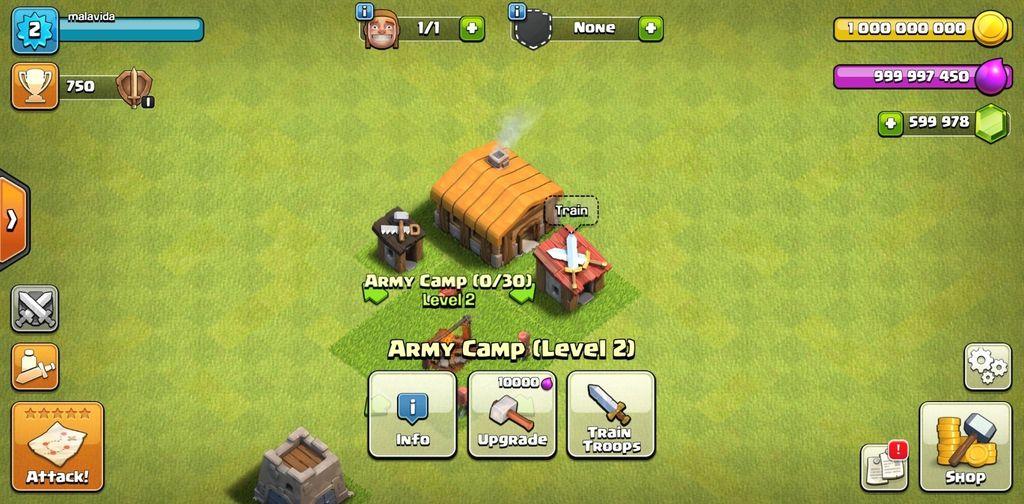Open the cannon icon button
This screenshot has height=504, width=1024.
(x=35, y=367)
